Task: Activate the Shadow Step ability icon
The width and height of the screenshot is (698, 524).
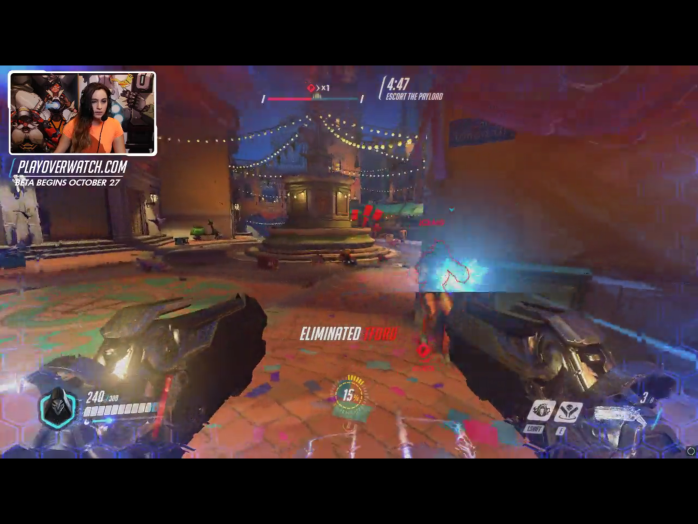Action: coord(570,410)
